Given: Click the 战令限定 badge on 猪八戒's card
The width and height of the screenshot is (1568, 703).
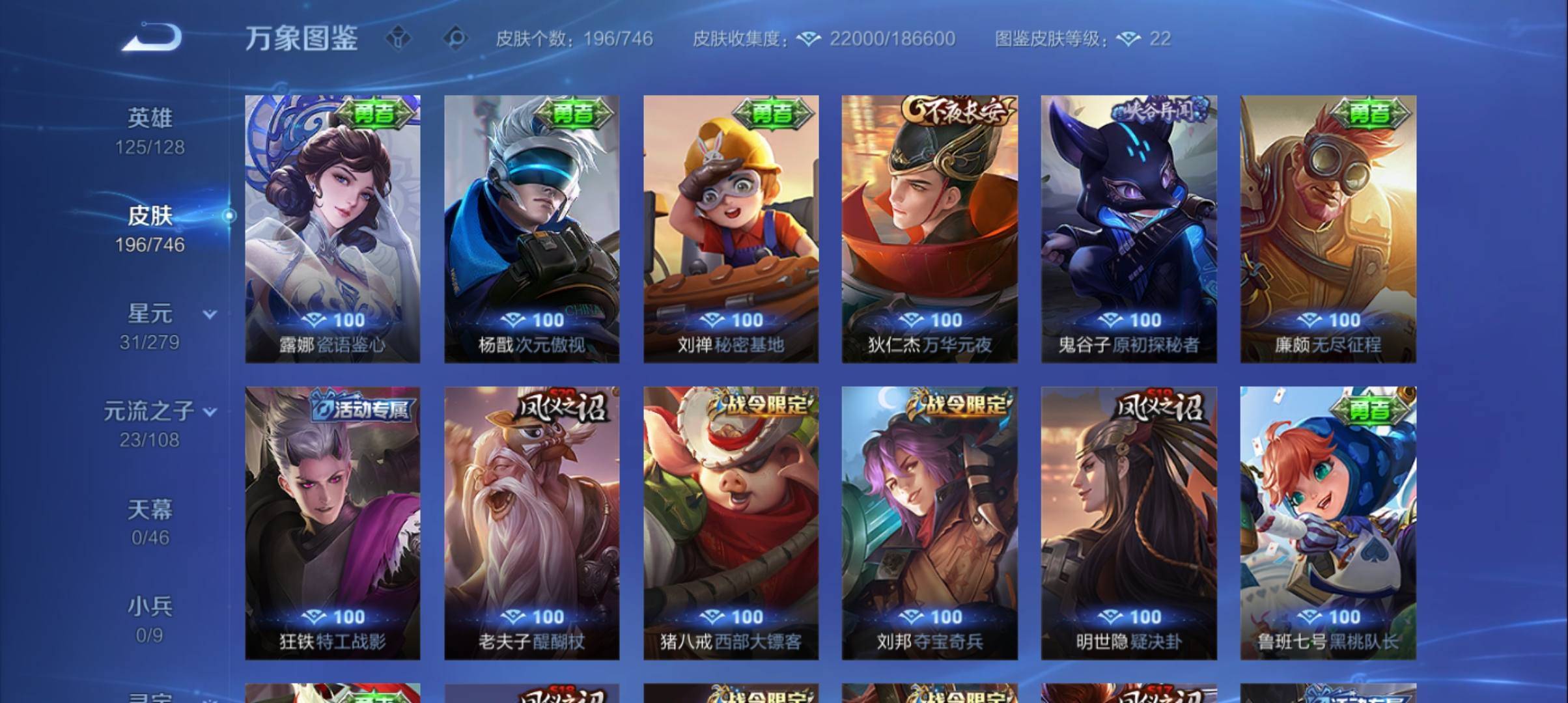Looking at the screenshot, I should click(763, 404).
